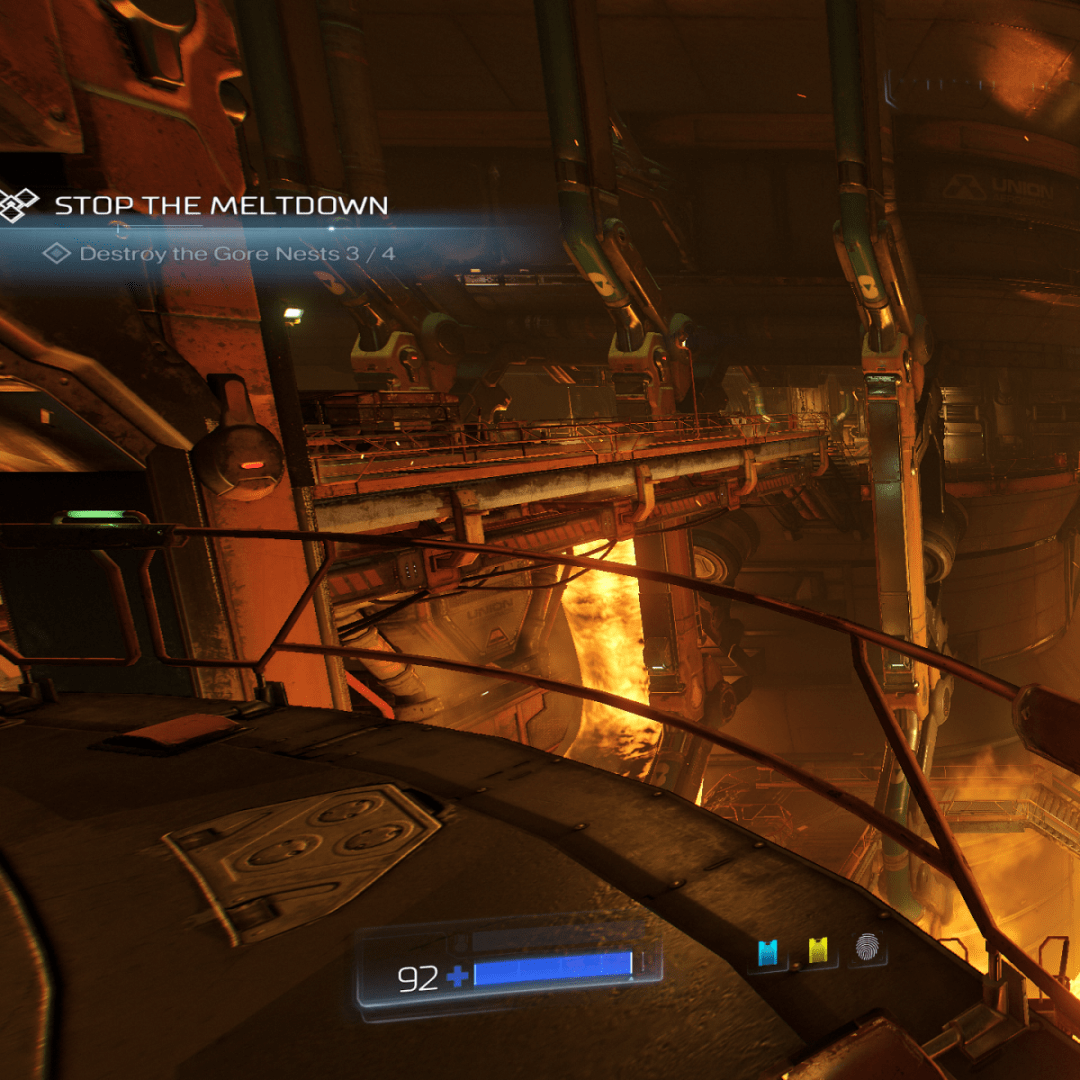Select the Destroy the Gore Nests objective
The image size is (1080, 1080).
pos(237,254)
